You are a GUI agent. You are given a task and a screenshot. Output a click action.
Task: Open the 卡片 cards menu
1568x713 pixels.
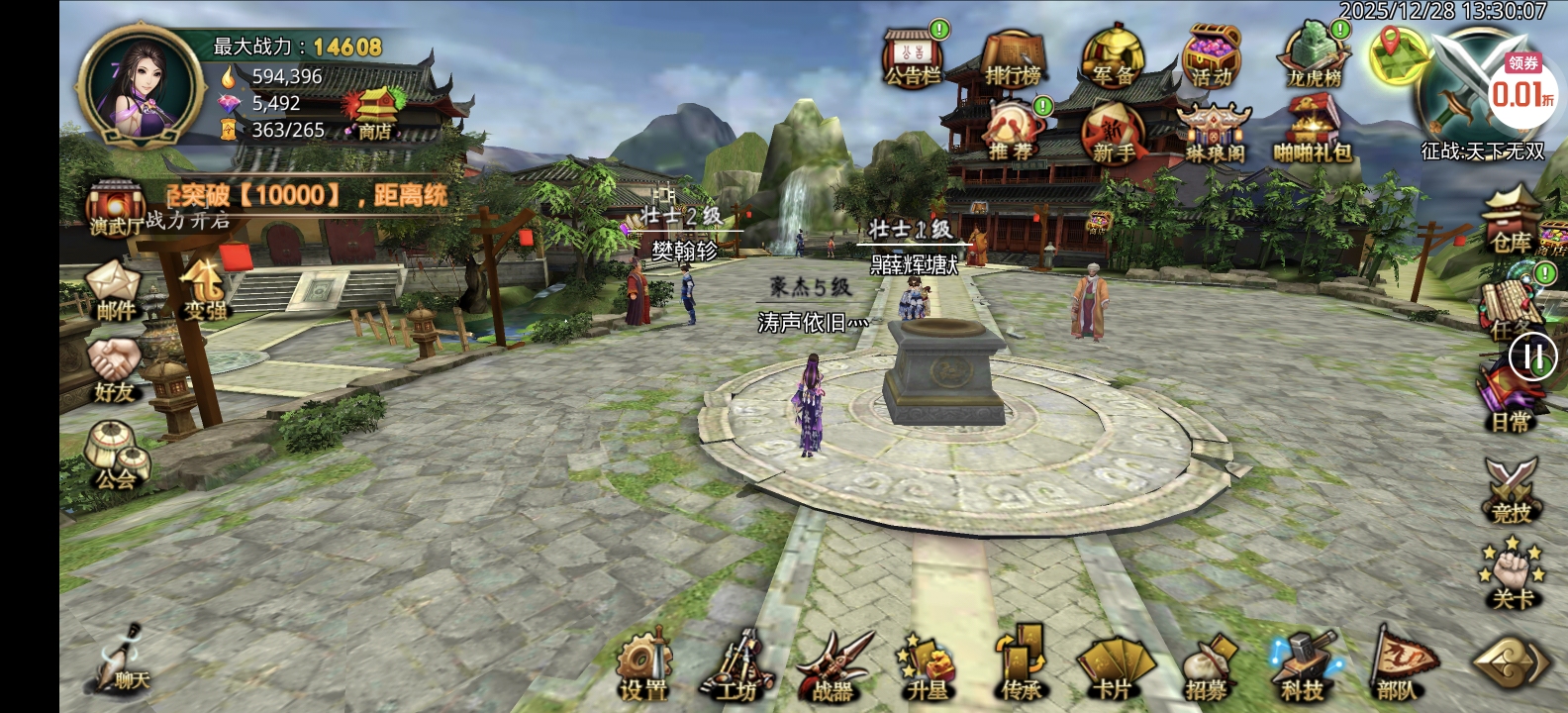coord(1114,666)
